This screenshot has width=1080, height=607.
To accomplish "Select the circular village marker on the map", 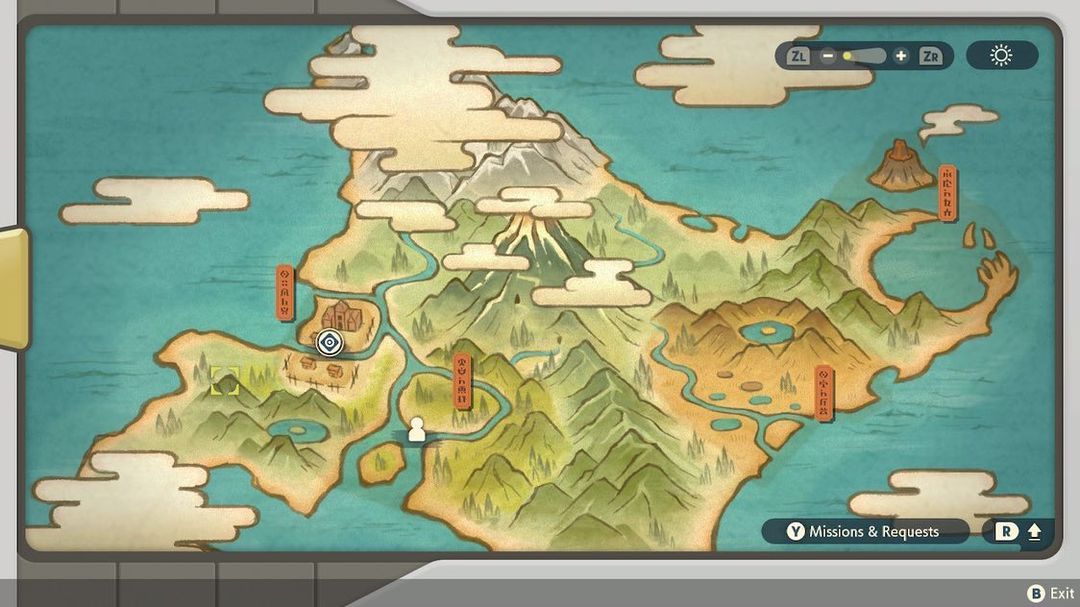I will (x=329, y=344).
